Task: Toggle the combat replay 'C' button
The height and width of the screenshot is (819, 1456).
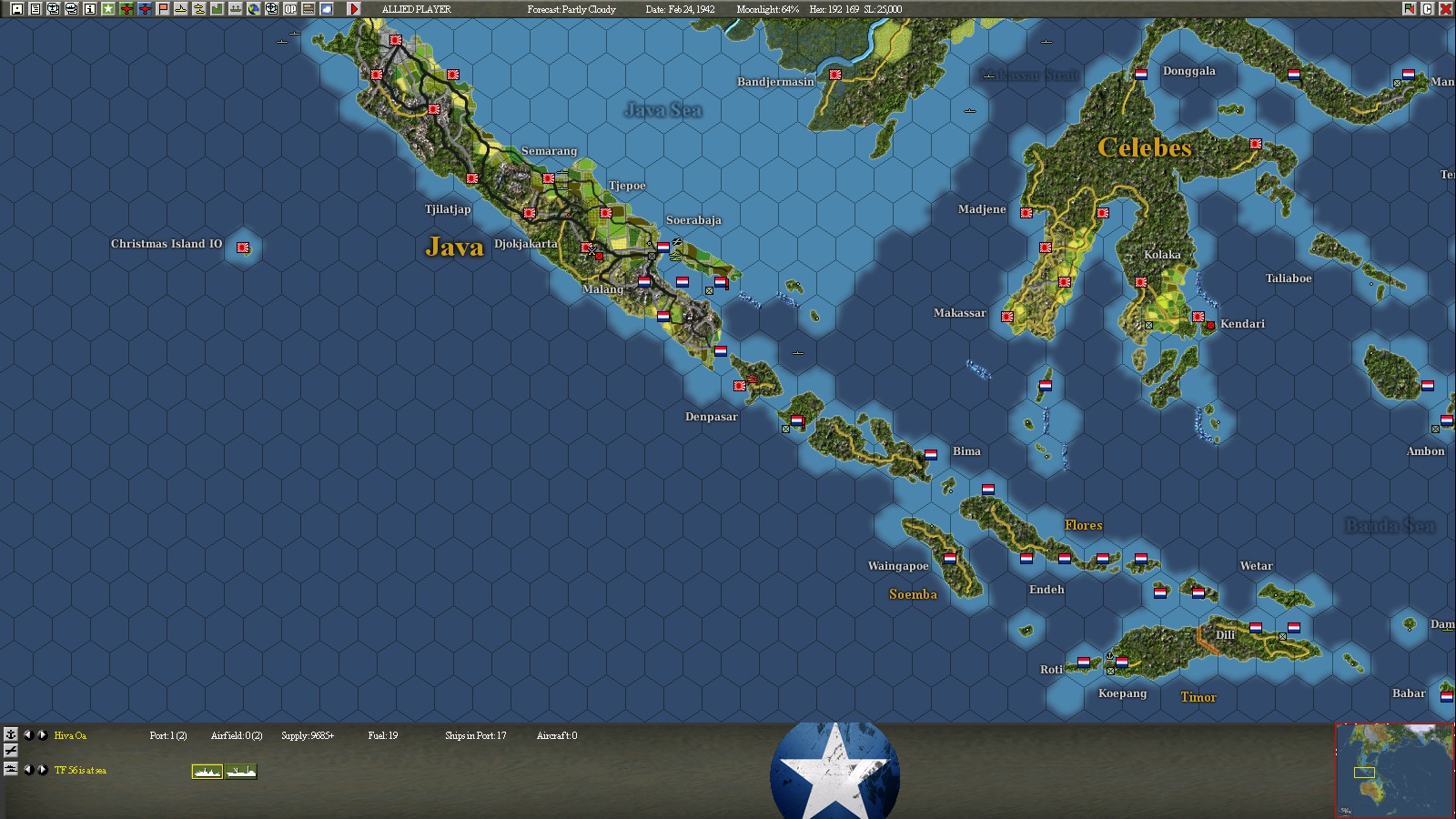Action: pyautogui.click(x=1429, y=9)
